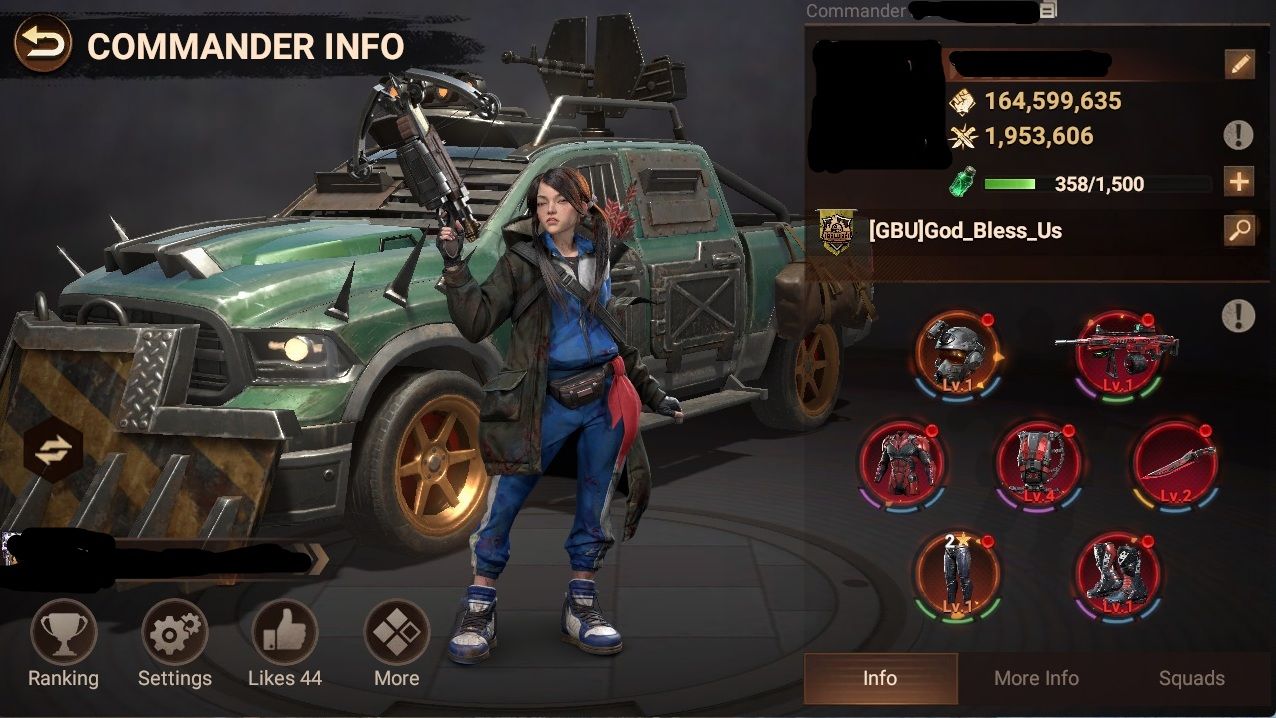Select the two-star pants equipment slot

pos(957,574)
